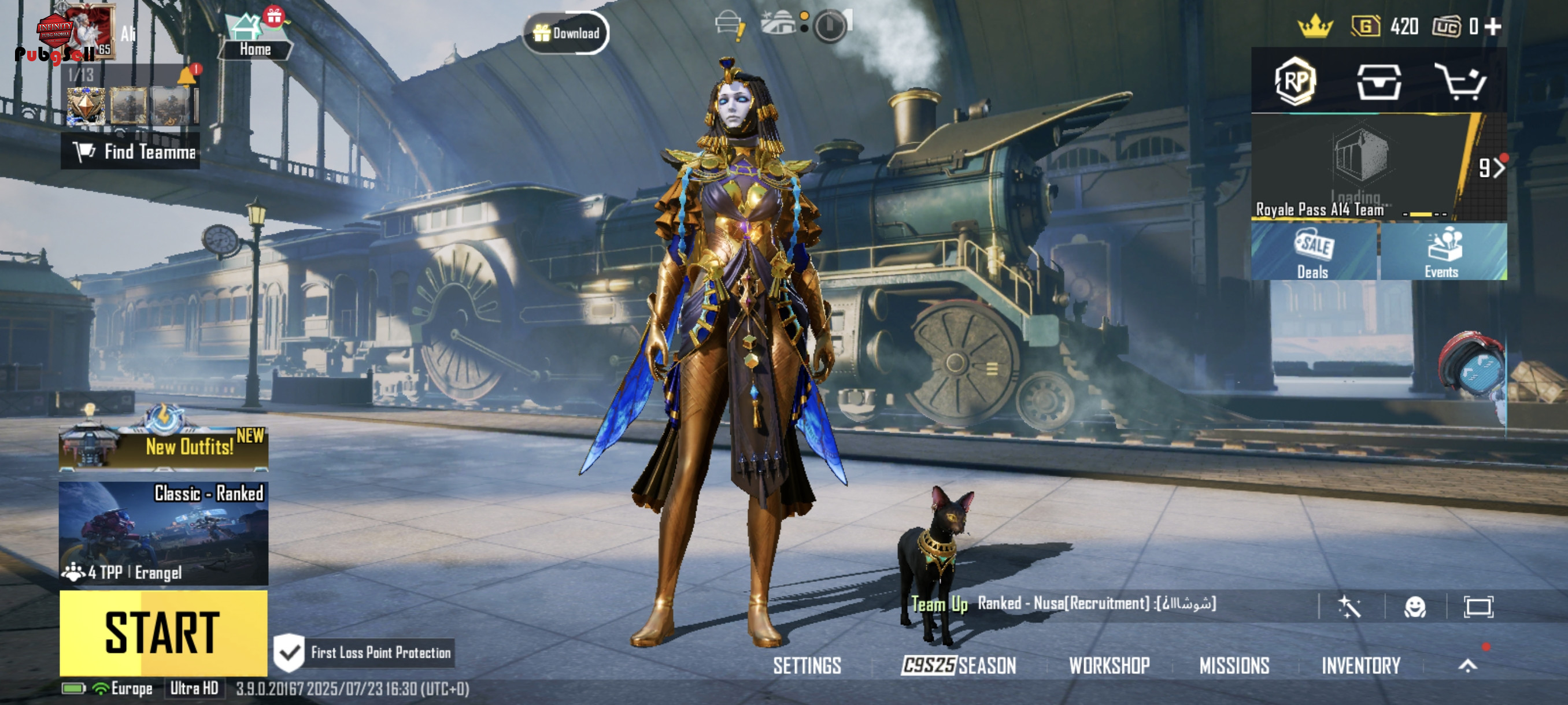Open the C9S25 Season page
Screen dimensions: 1568x705
pos(959,666)
